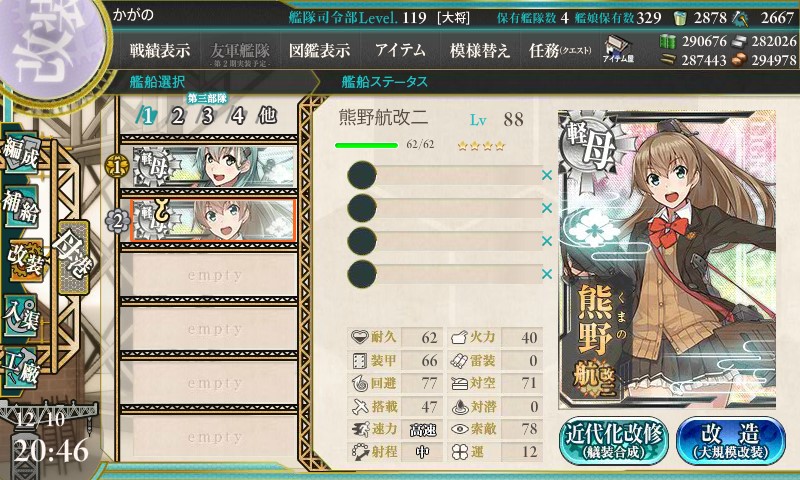Viewport: 800px width, 480px height.
Task: Open the 任務 quest menu
Action: pos(560,50)
